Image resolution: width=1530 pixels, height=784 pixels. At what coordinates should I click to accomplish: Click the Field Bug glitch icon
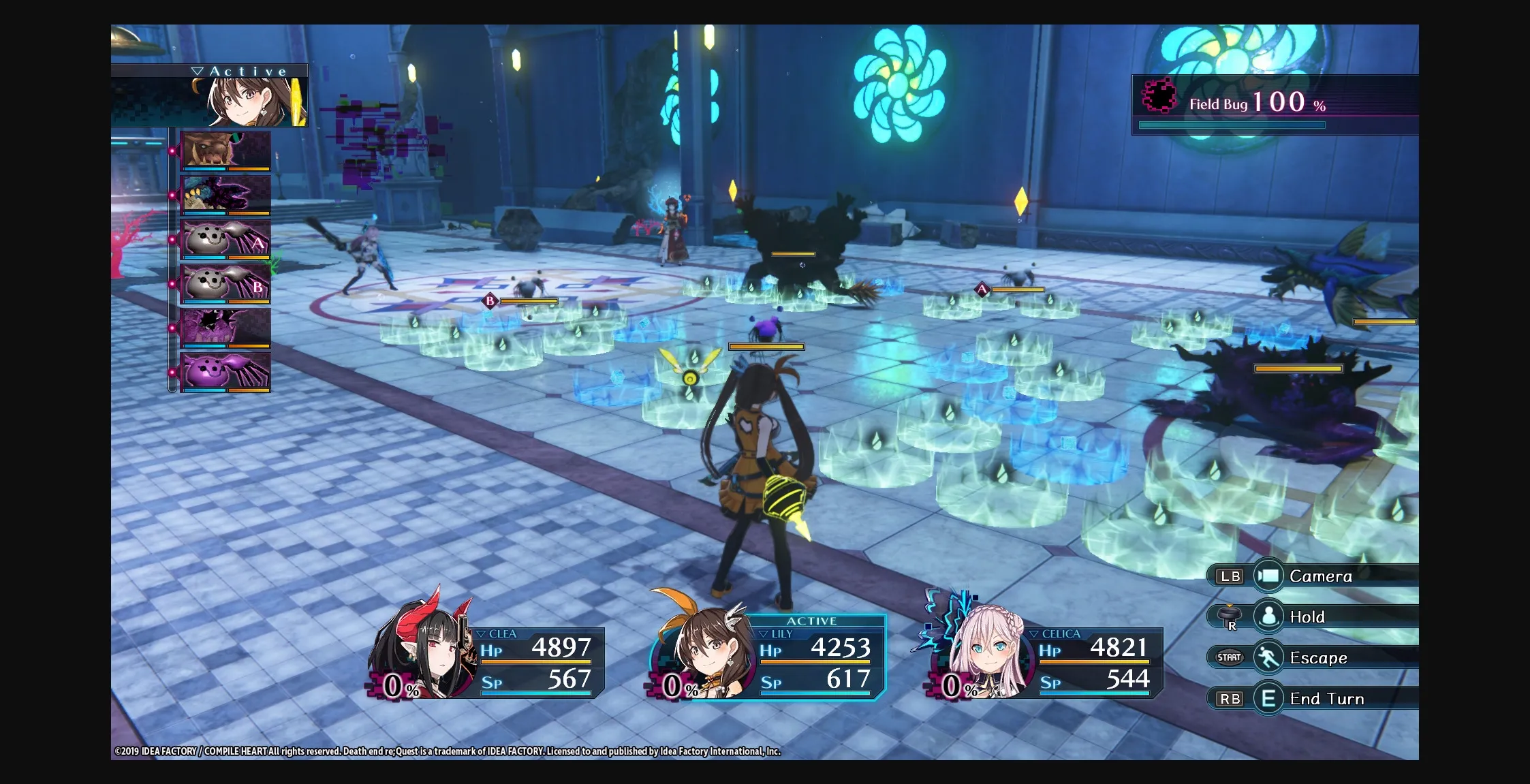(1159, 101)
